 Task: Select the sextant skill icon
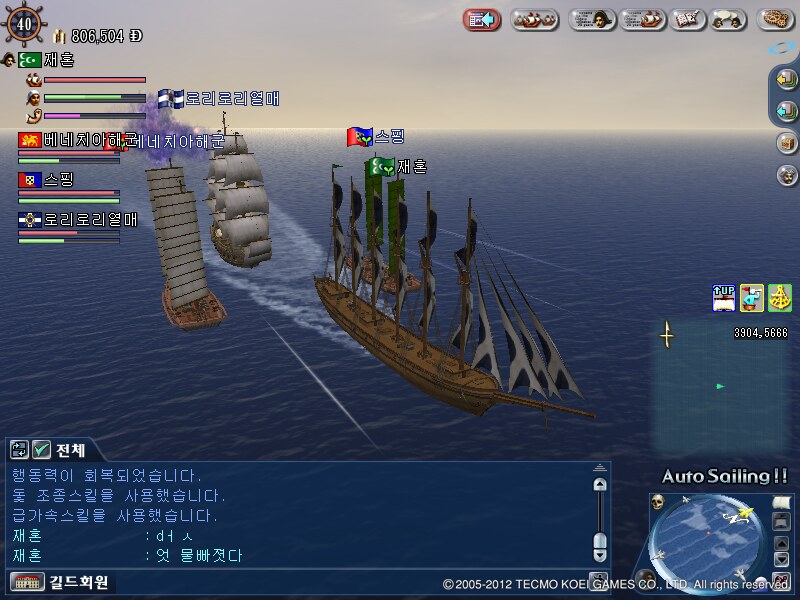[778, 297]
